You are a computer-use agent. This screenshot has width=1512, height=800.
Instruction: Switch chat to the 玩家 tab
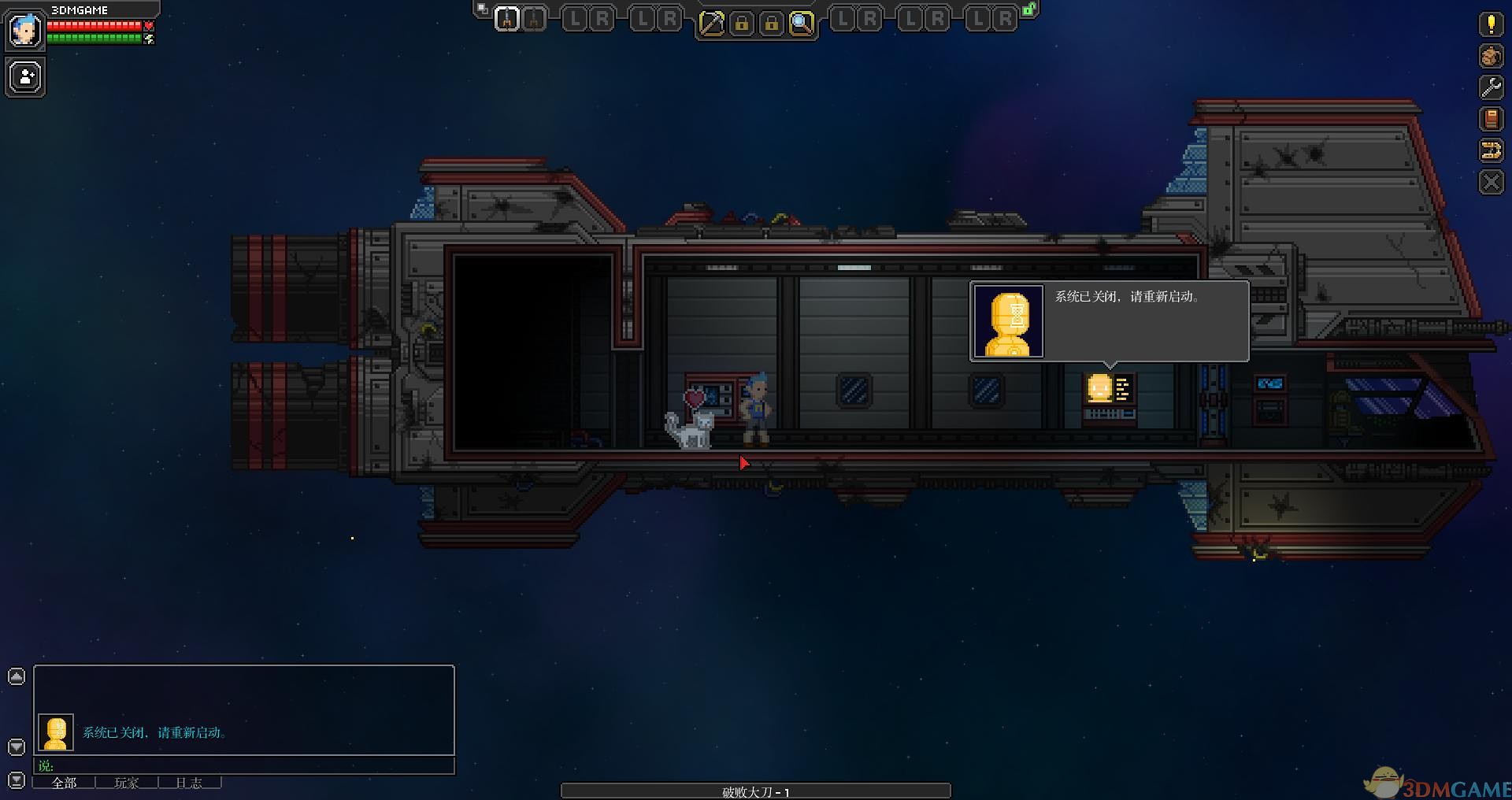tap(127, 783)
